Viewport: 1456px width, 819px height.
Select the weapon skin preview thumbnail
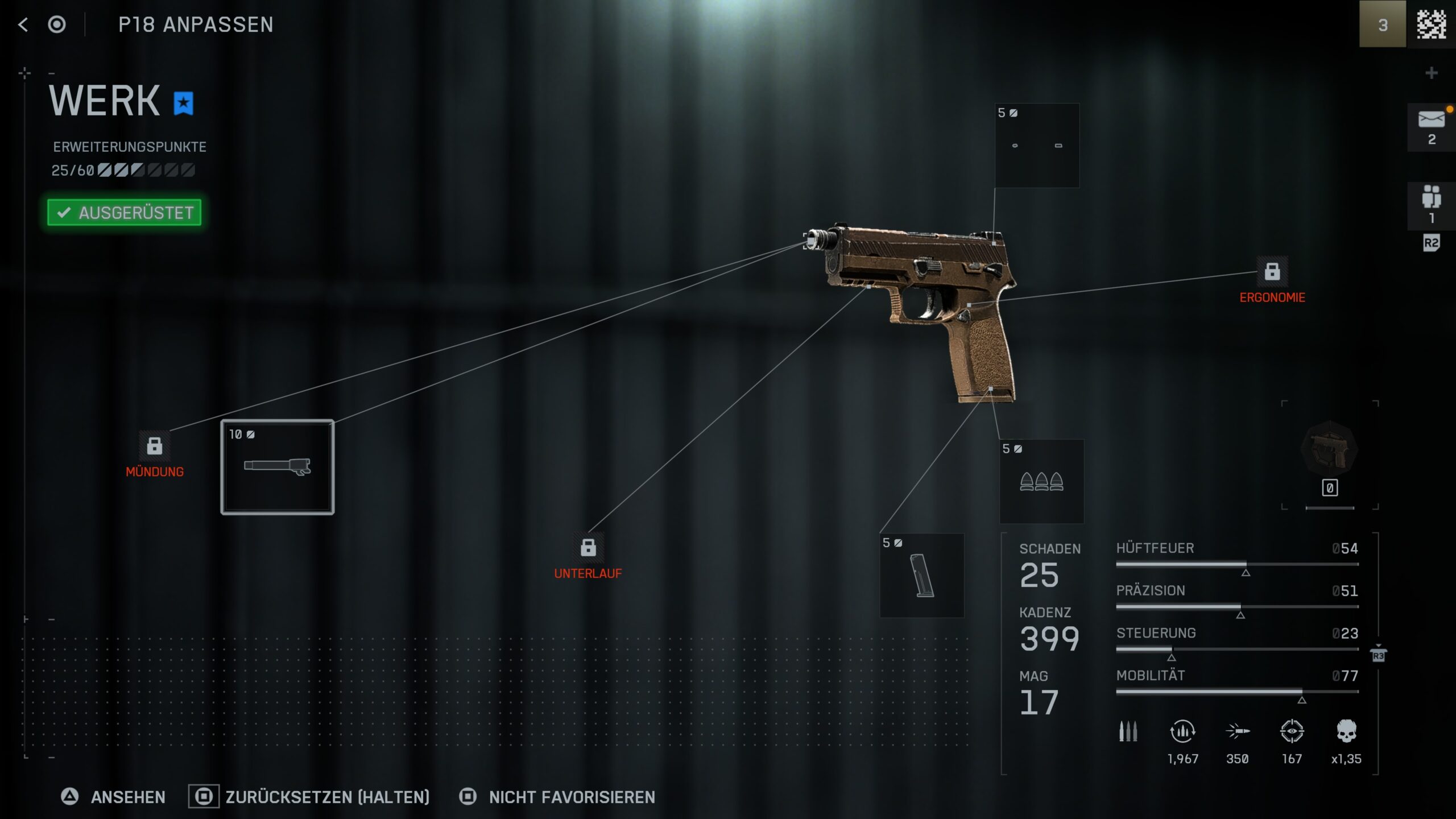1329,450
